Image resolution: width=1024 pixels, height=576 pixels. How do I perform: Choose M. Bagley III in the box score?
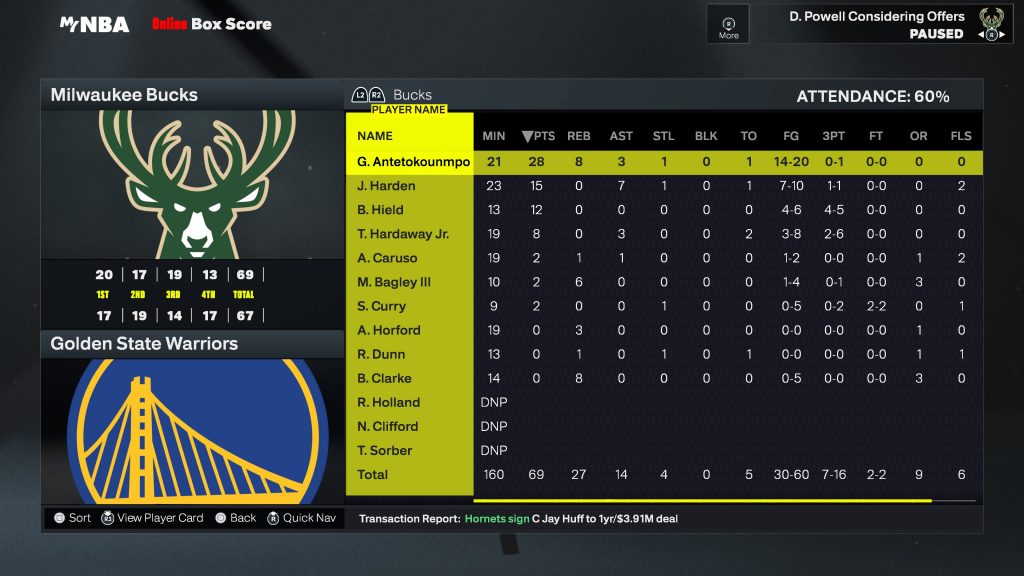395,282
